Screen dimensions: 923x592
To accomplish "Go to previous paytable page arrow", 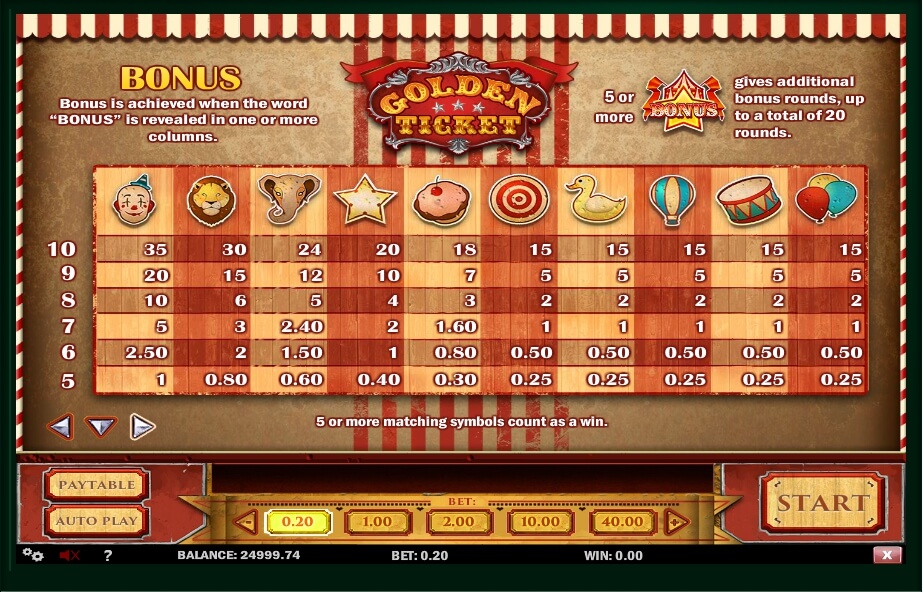I will 60,427.
